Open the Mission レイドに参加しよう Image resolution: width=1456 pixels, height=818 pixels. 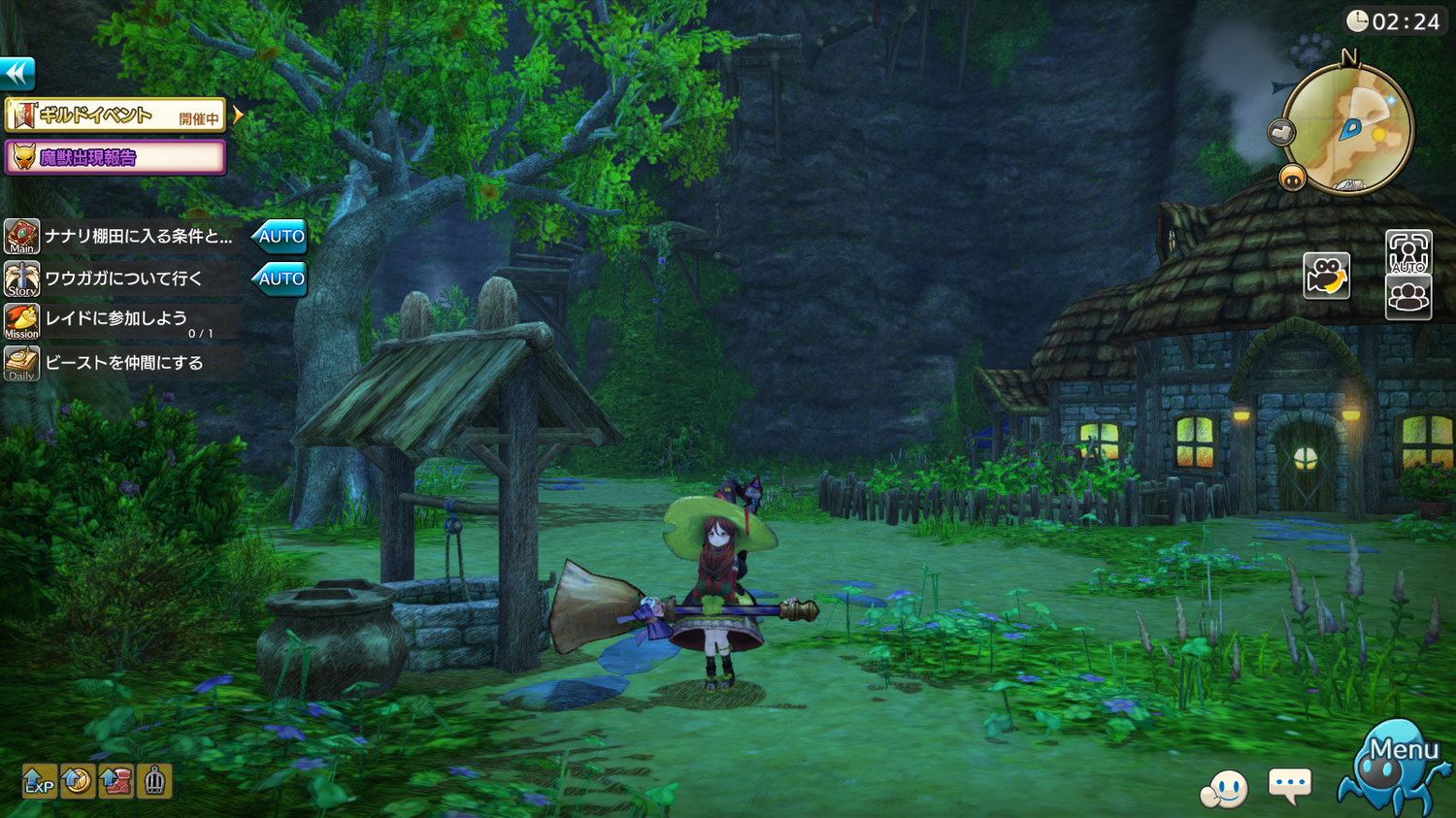116,321
